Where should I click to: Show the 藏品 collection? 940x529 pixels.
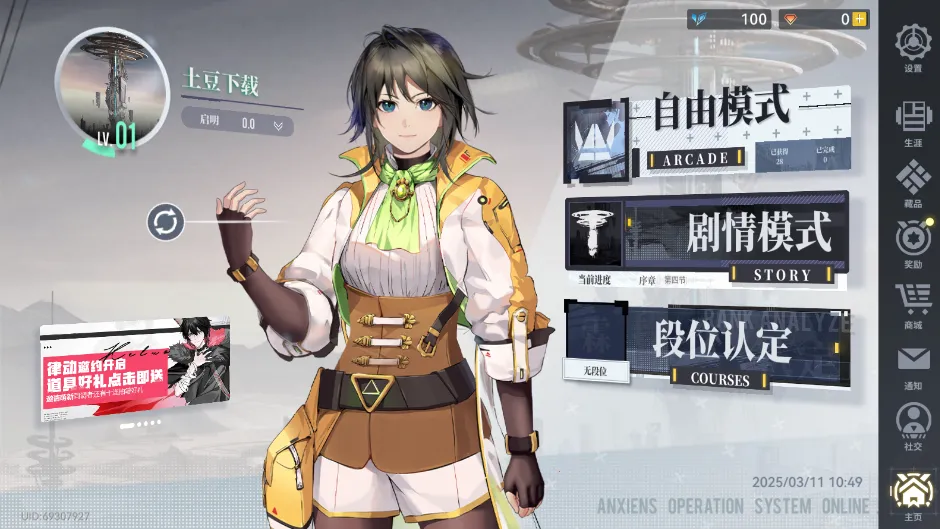tap(911, 183)
